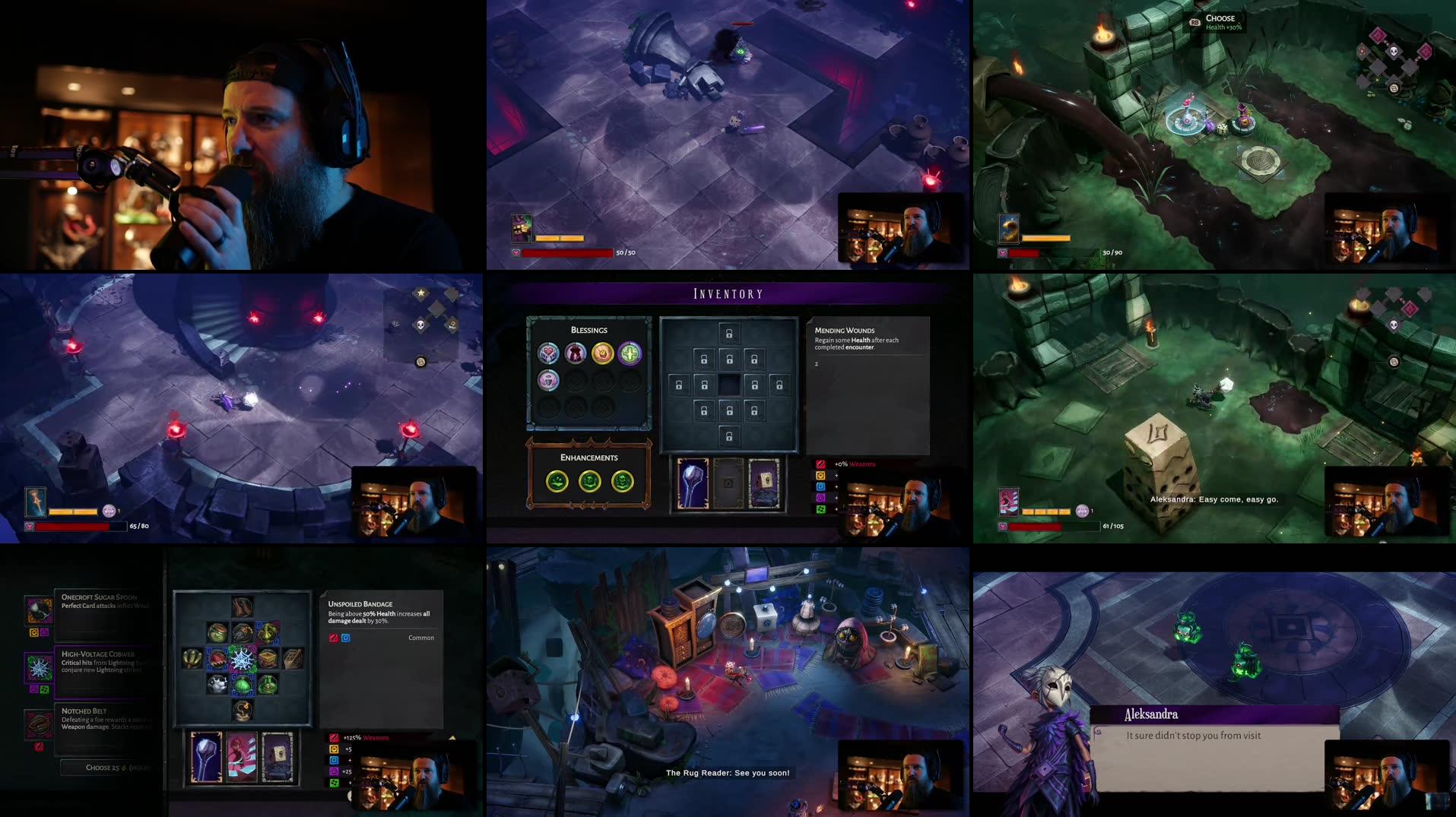Select the Mending Wounds heart blessing icon
The height and width of the screenshot is (817, 1456).
(547, 354)
